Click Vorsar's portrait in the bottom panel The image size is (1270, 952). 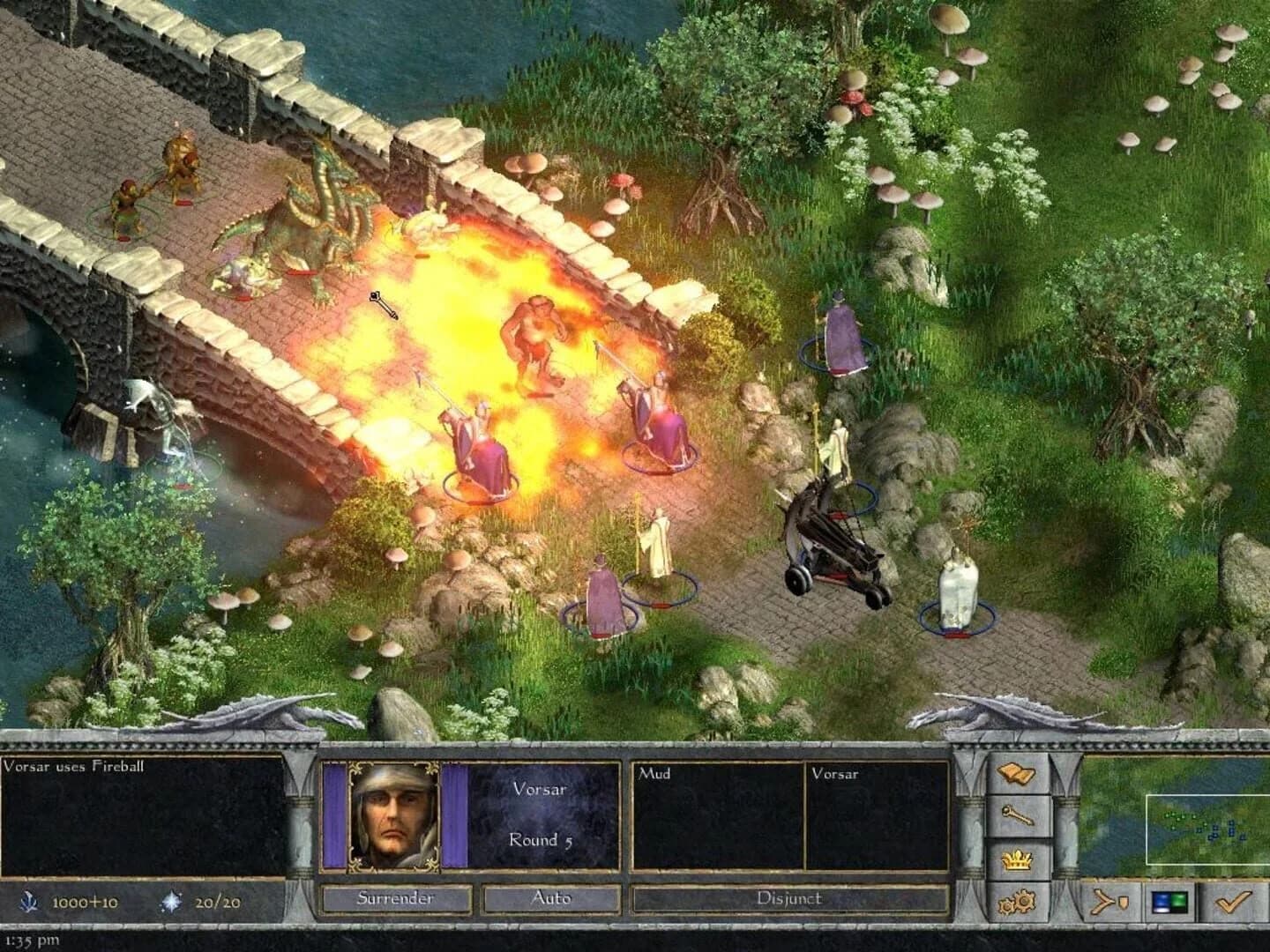(x=394, y=815)
